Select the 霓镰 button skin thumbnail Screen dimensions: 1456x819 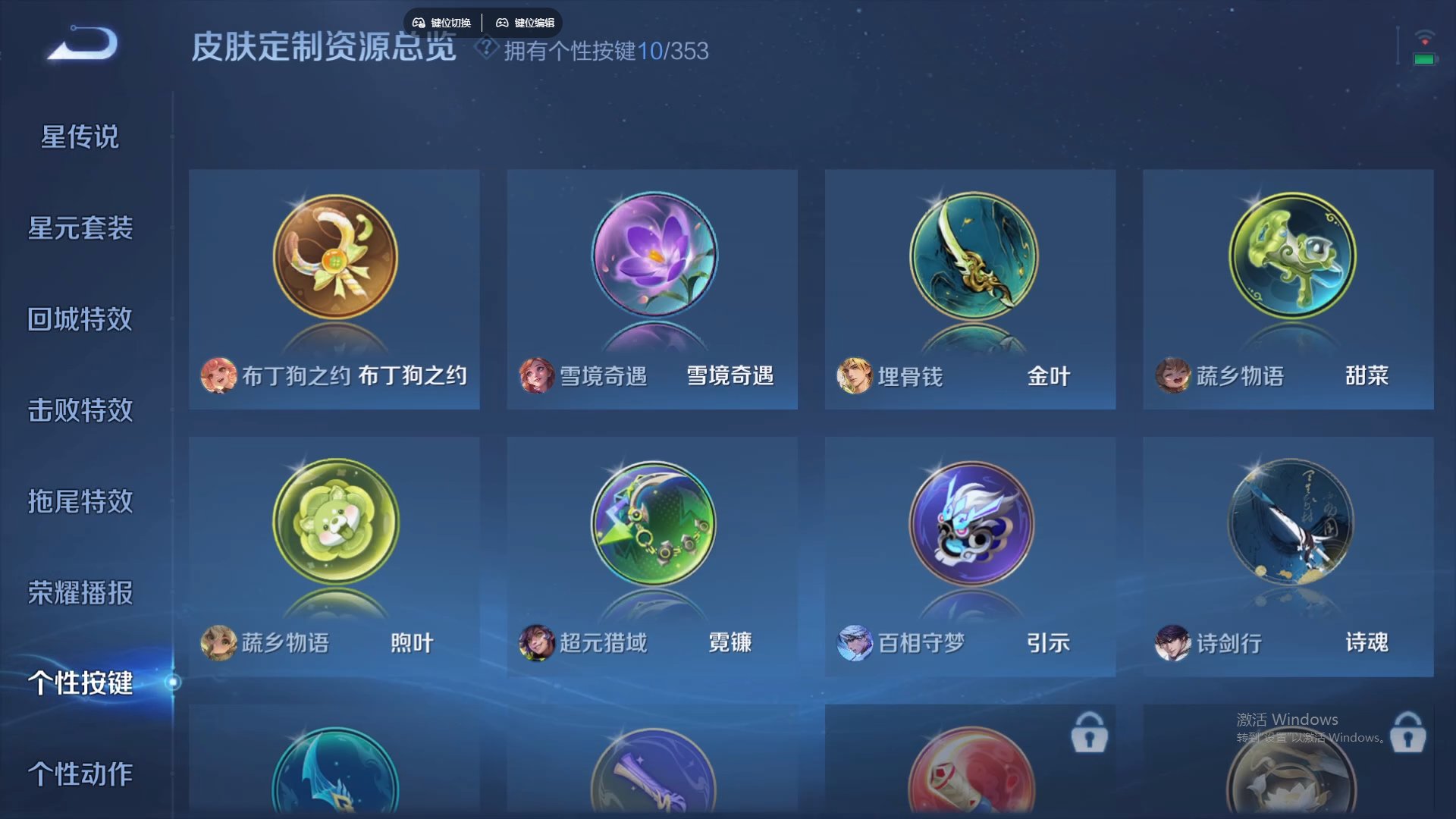[652, 522]
